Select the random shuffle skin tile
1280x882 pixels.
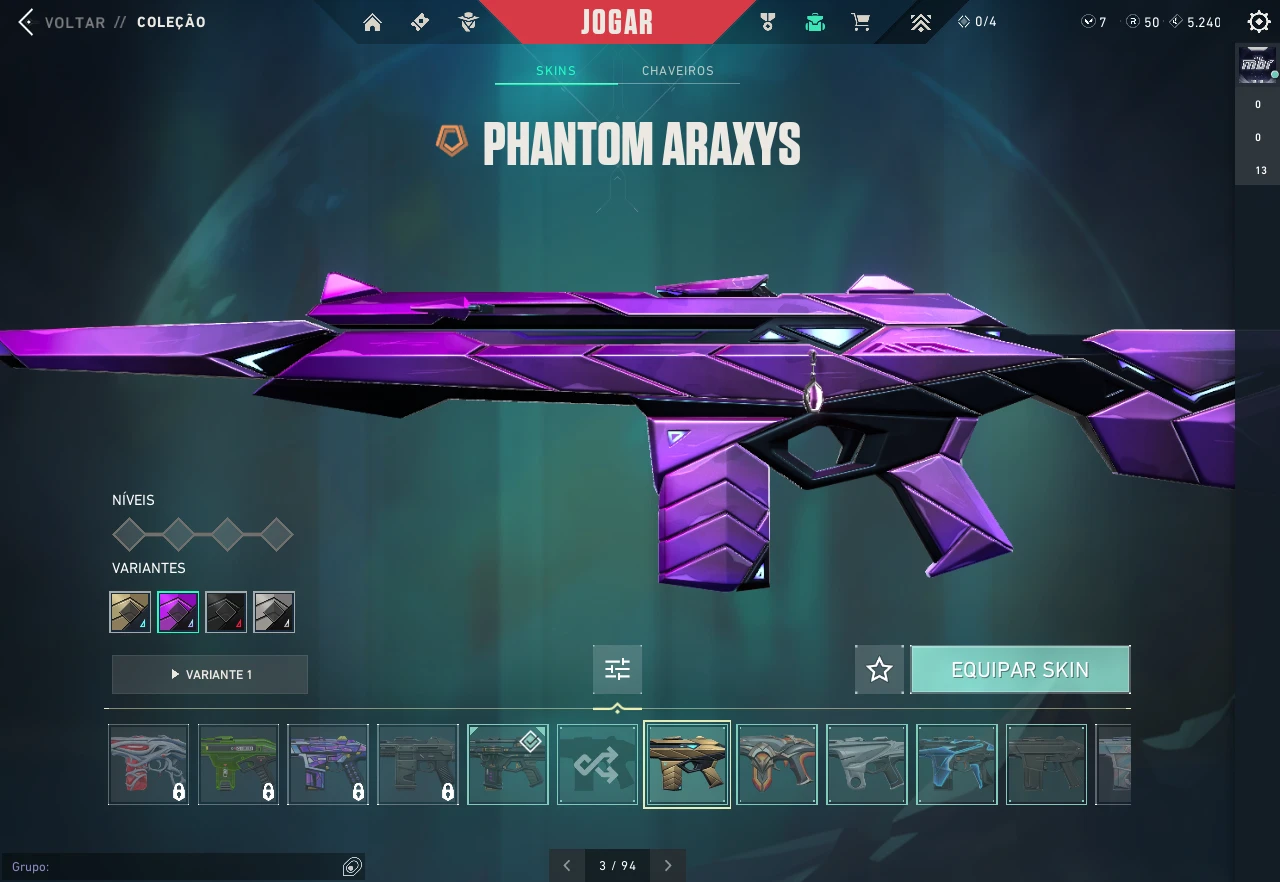[x=597, y=764]
